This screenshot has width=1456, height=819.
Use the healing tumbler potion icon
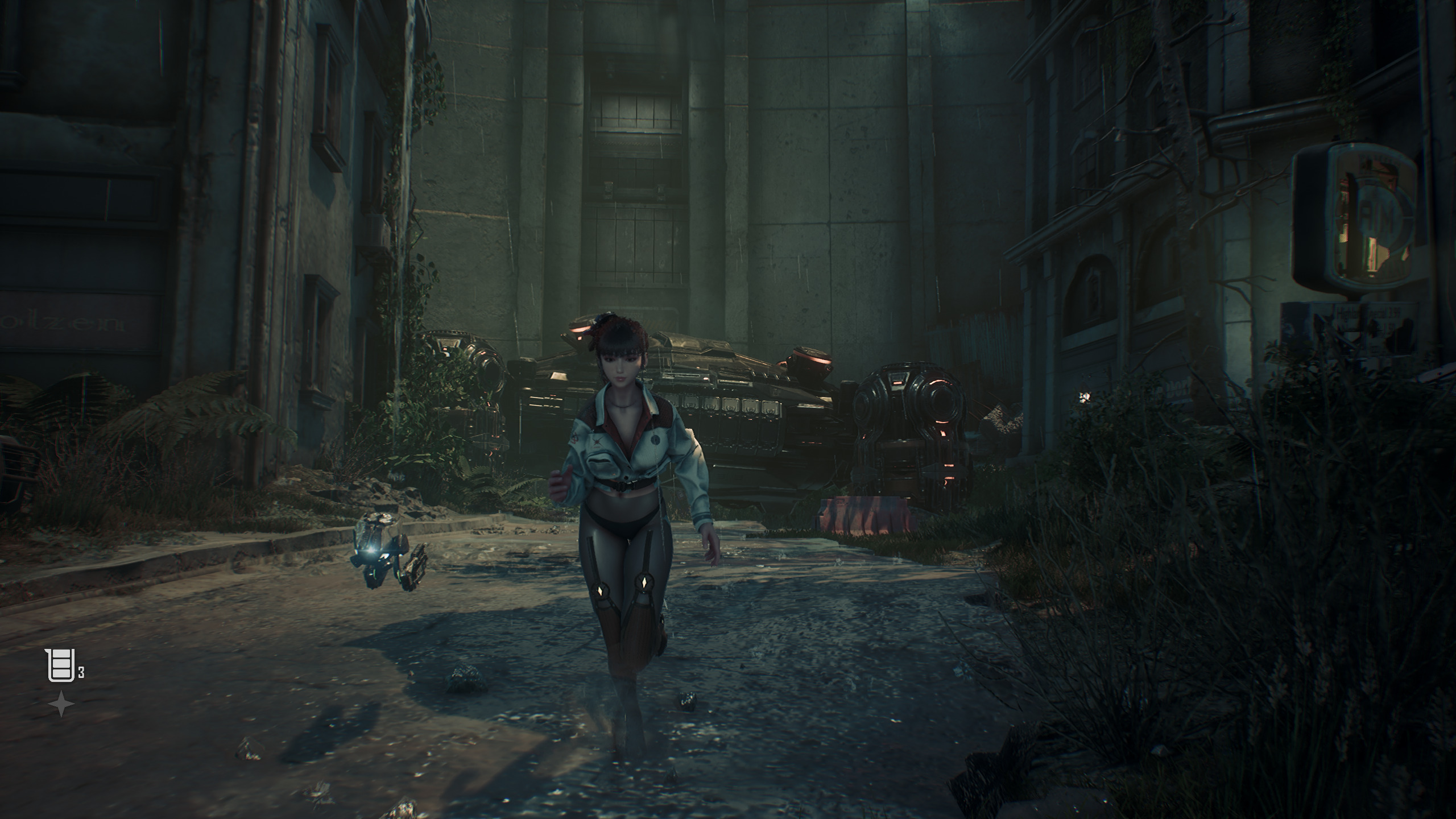tap(60, 665)
